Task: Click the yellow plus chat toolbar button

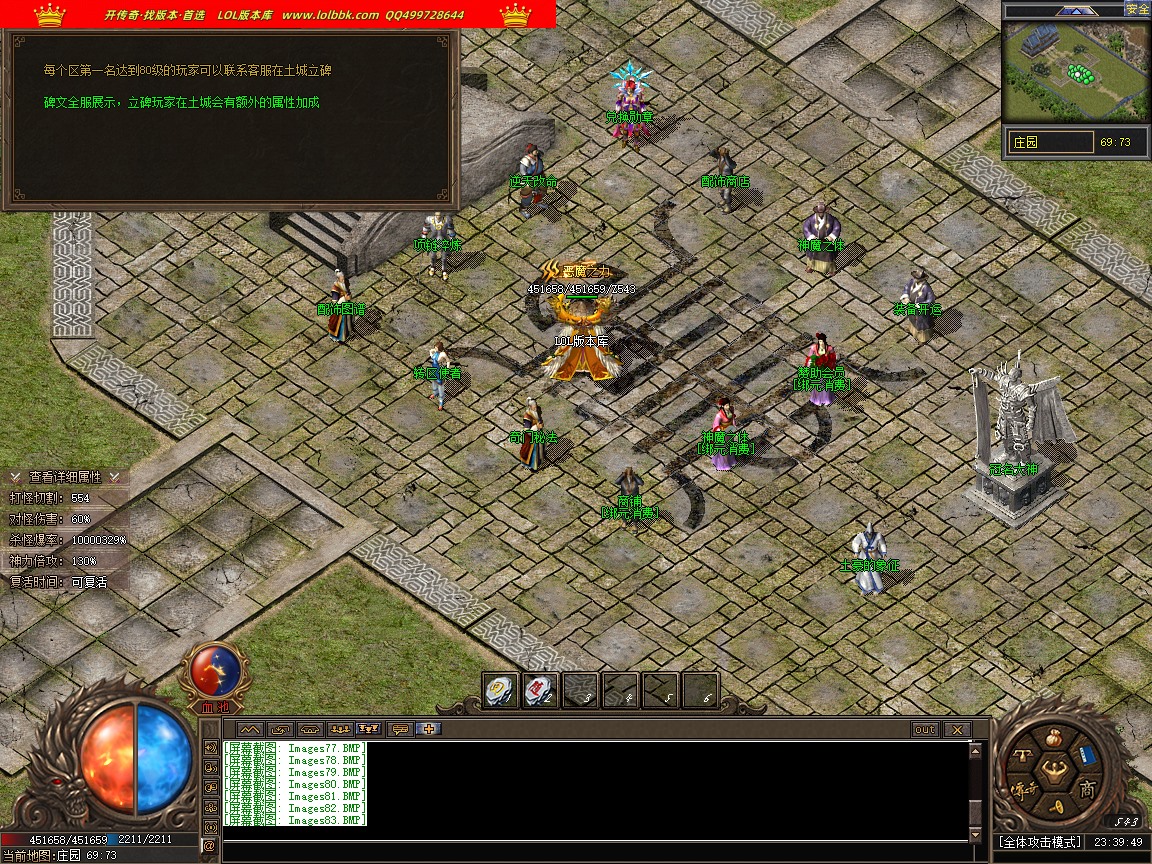Action: tap(430, 729)
